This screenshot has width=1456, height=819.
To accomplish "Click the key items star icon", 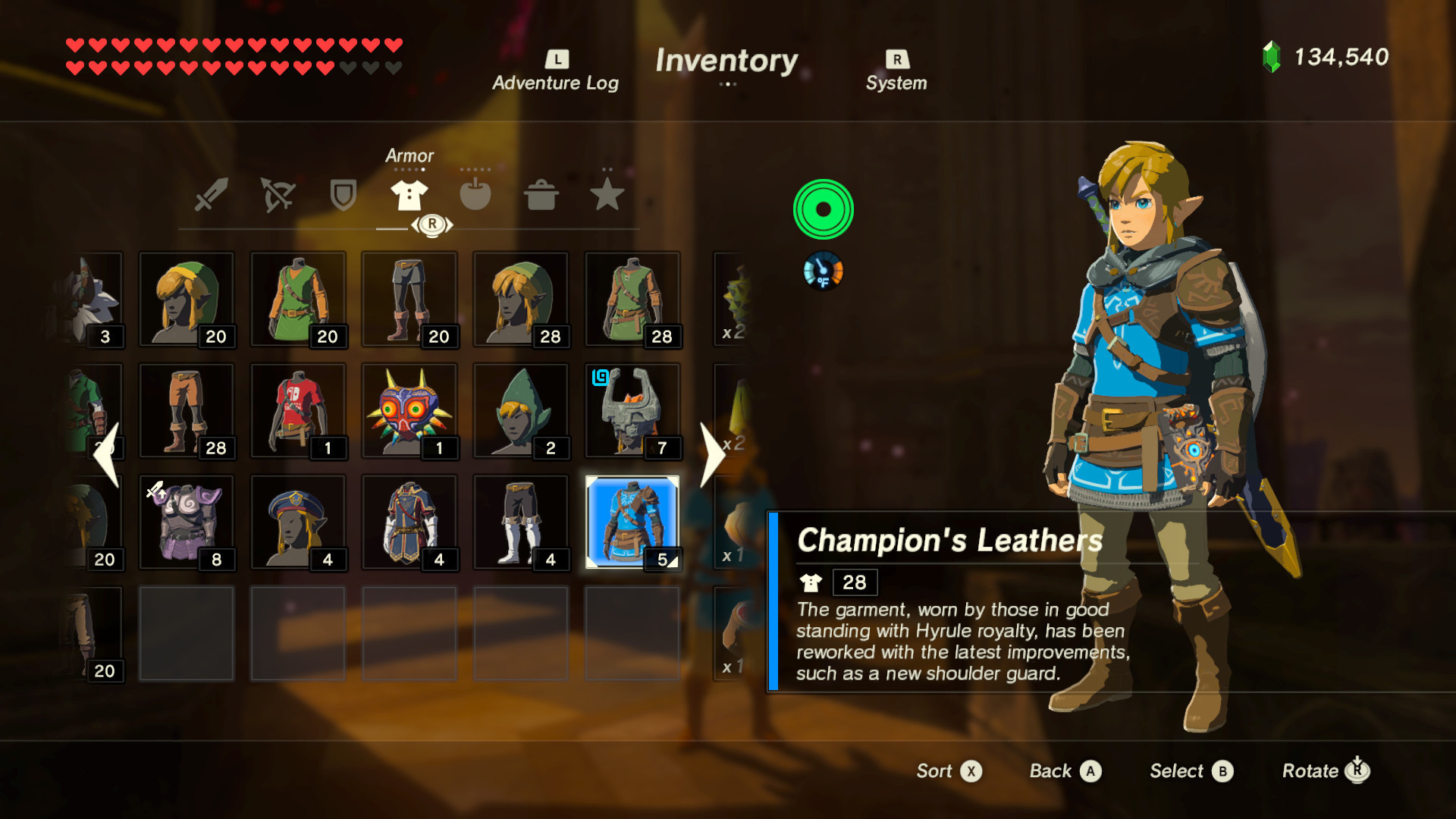I will 606,195.
